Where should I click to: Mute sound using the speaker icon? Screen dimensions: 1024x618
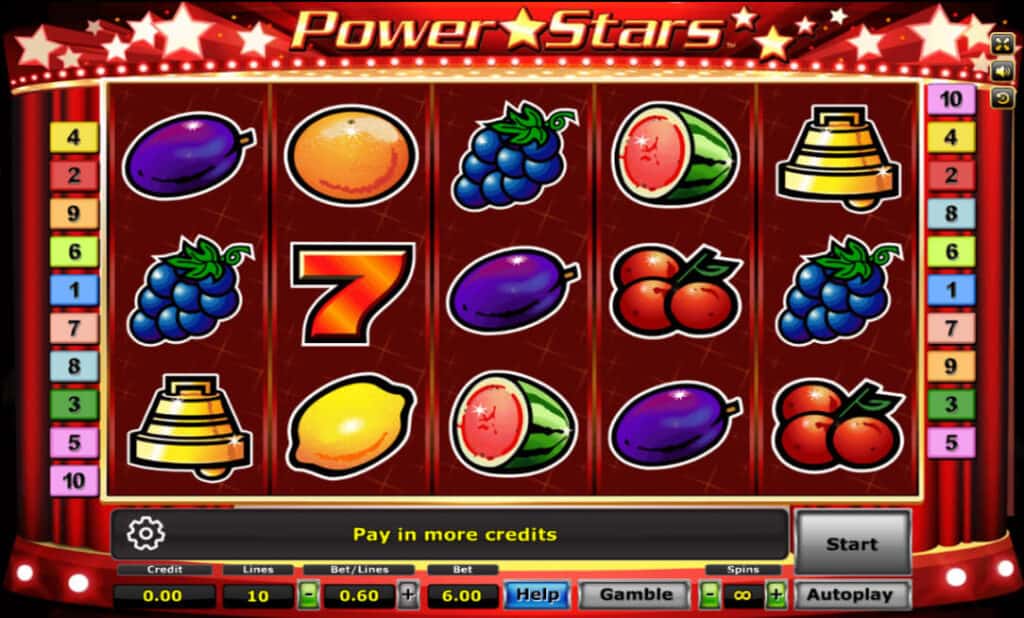(1002, 71)
